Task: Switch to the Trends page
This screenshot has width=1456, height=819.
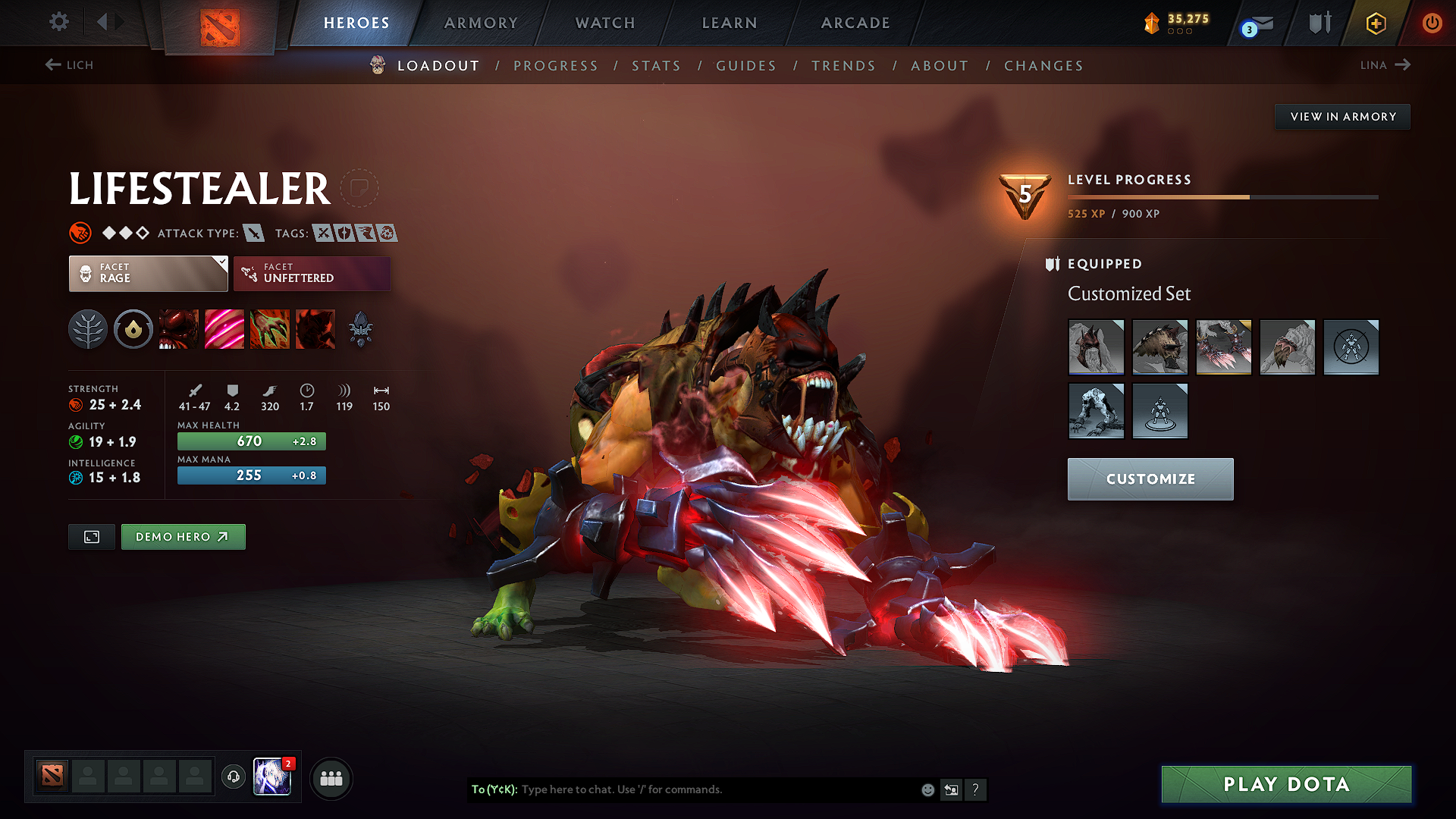Action: tap(843, 66)
